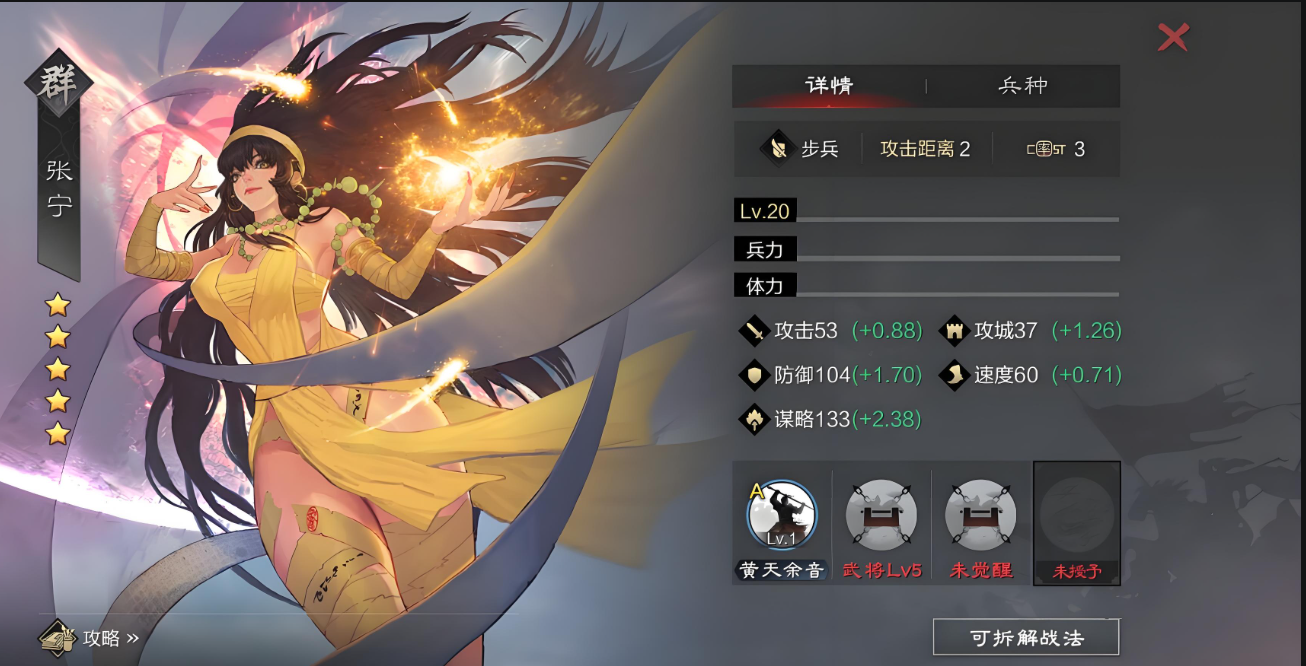
Task: Select the locked 未觉醒 skill slot
Action: click(x=980, y=516)
